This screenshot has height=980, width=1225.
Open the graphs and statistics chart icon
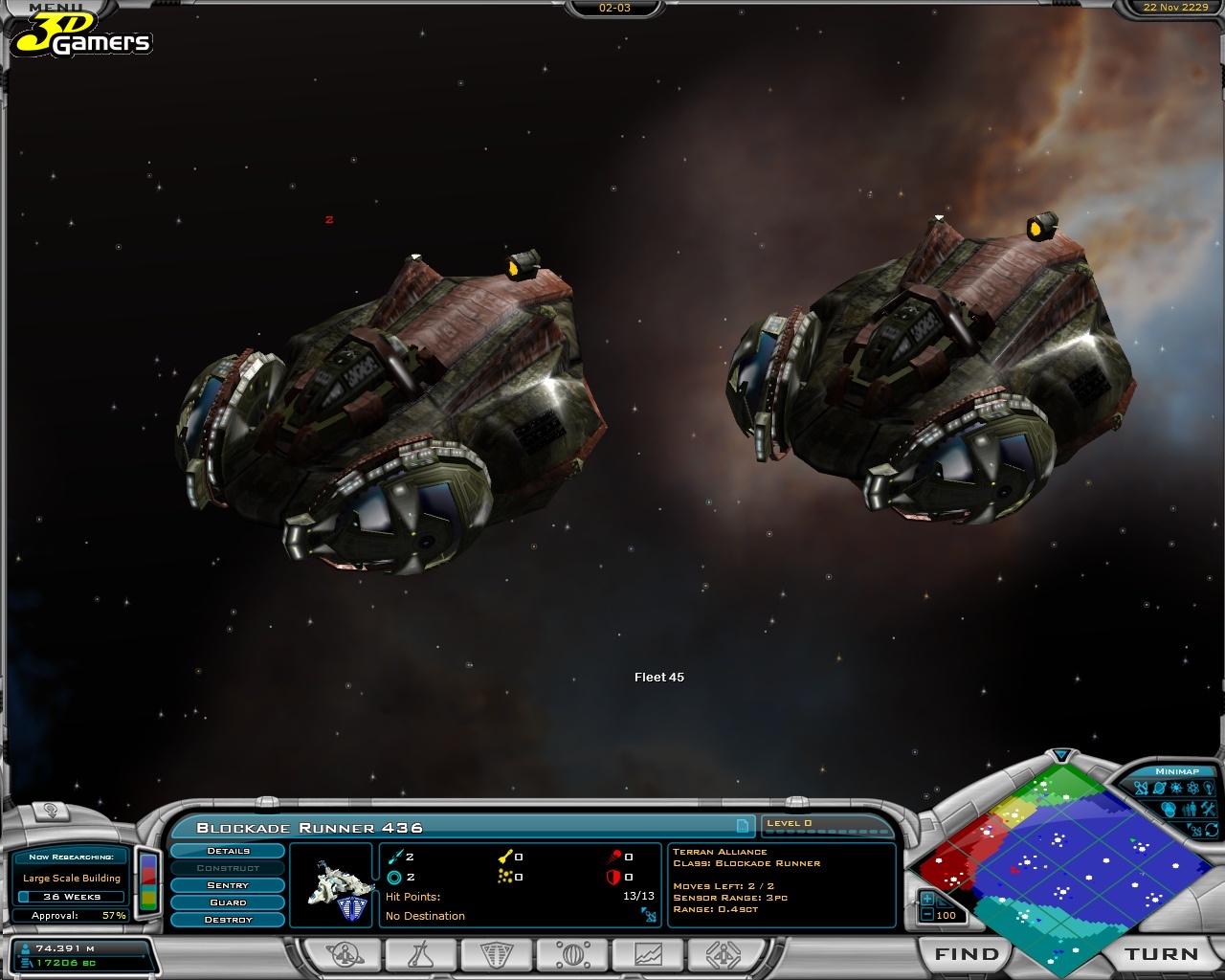[x=648, y=954]
